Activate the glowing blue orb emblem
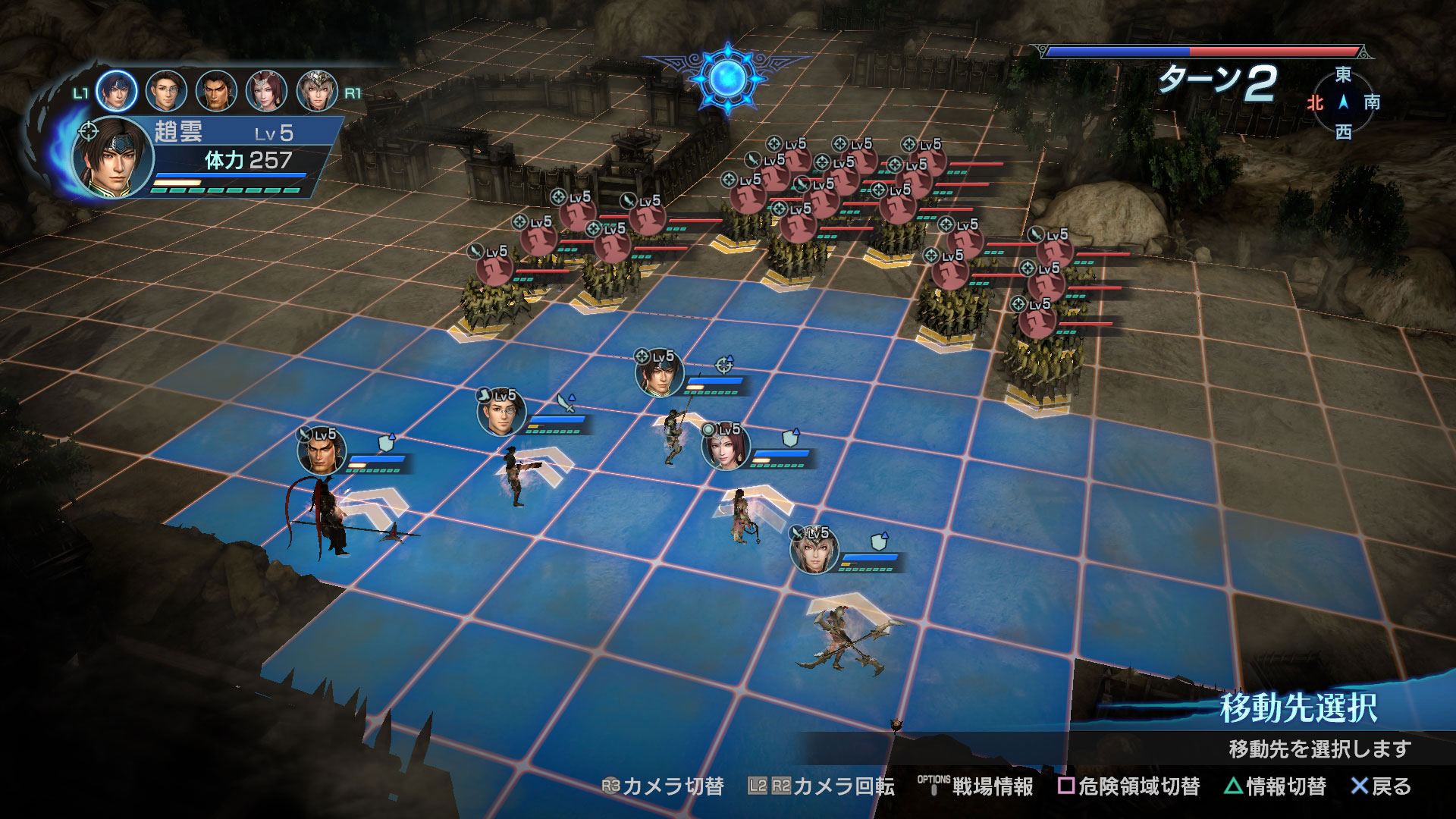This screenshot has height=819, width=1456. click(727, 77)
